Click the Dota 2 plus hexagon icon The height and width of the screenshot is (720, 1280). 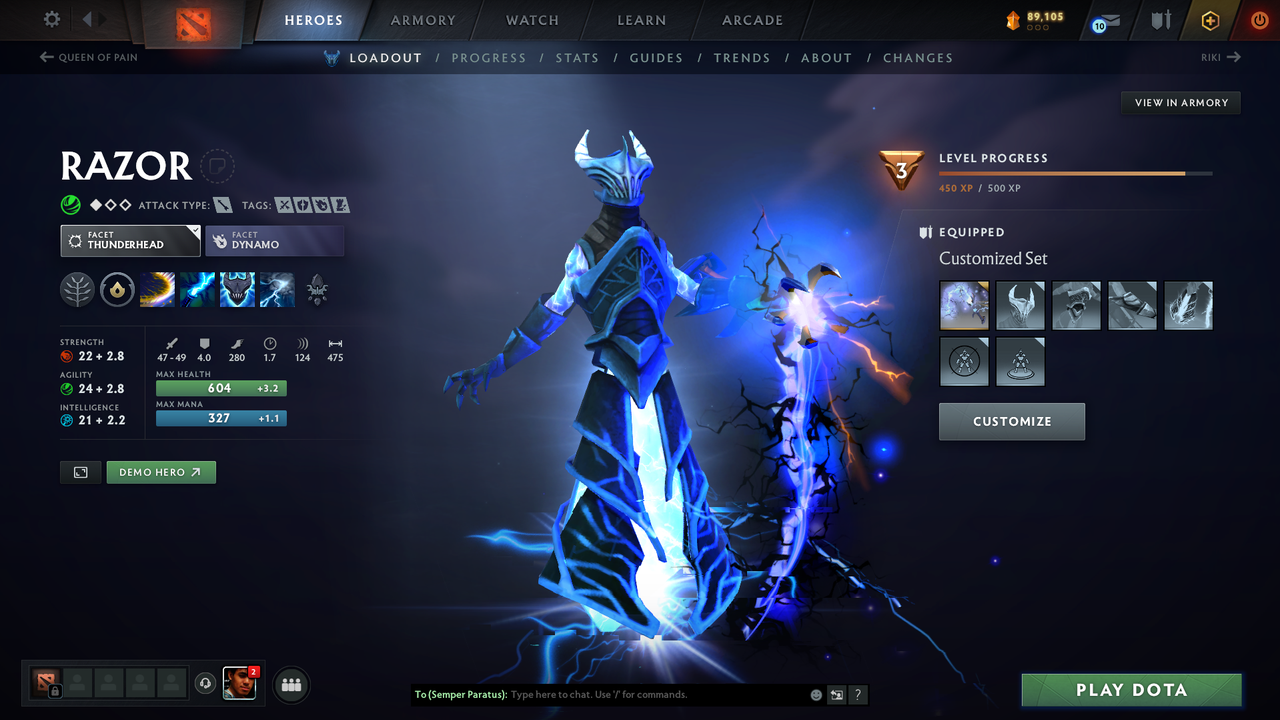[1210, 20]
